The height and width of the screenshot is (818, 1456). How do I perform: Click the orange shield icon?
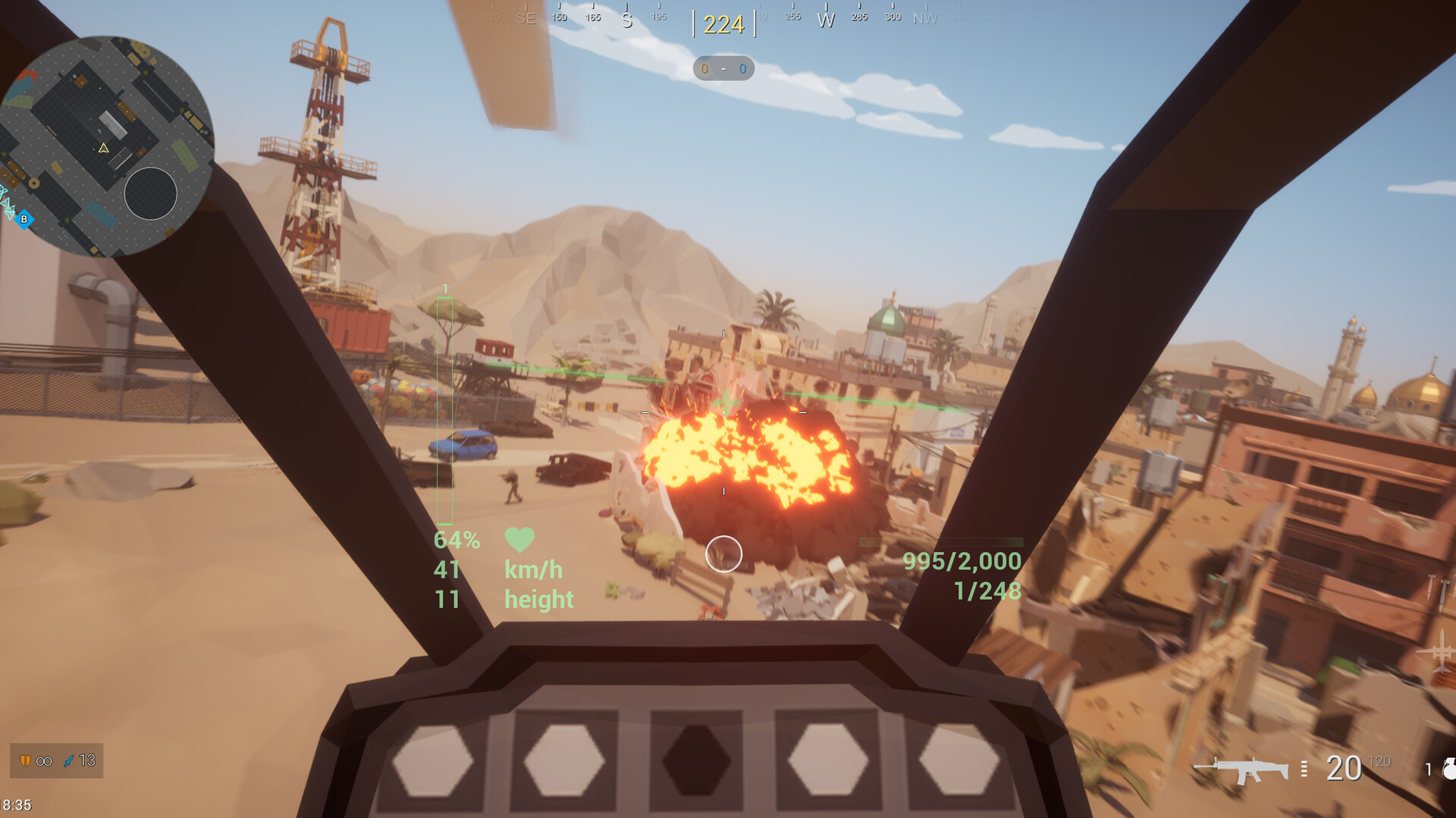click(27, 761)
